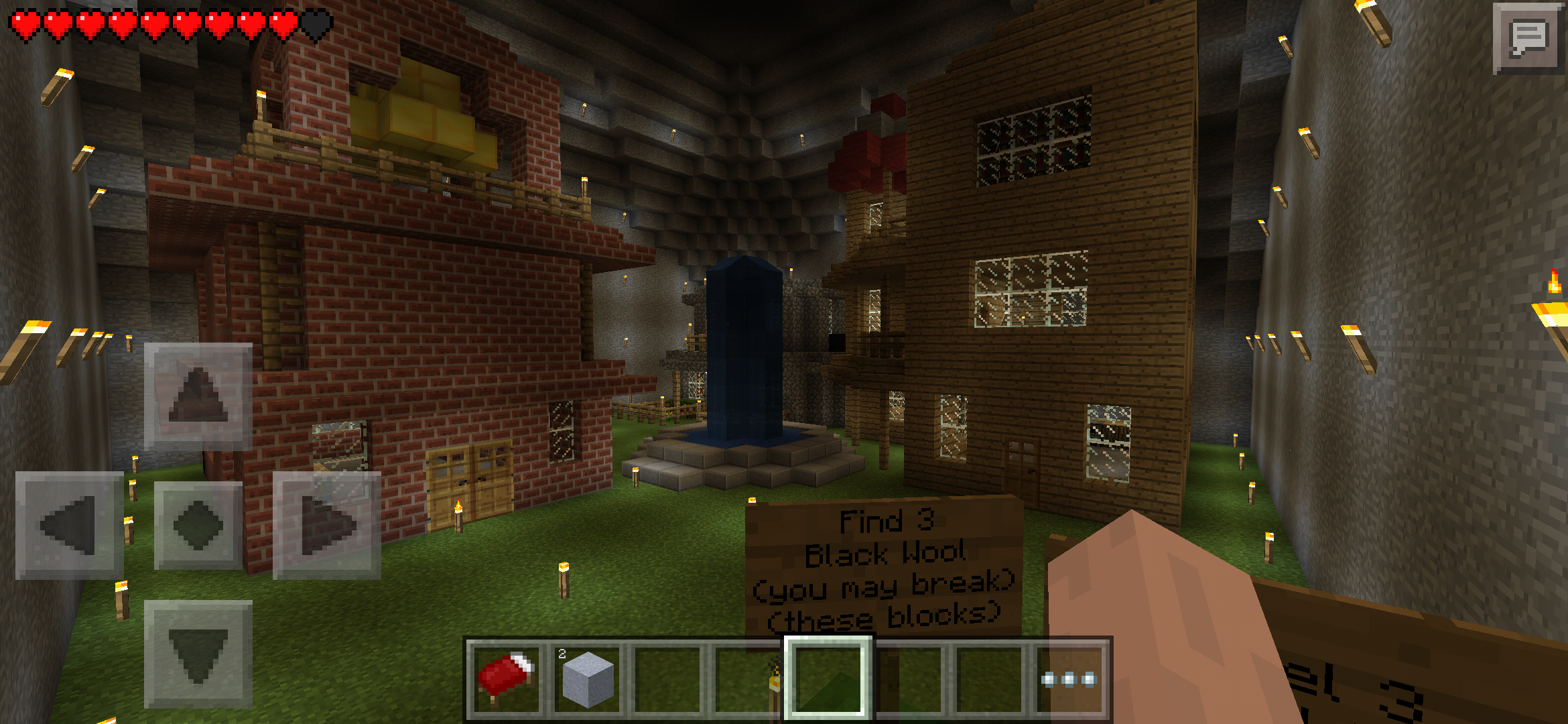Tap the center jump diamond button
The height and width of the screenshot is (724, 1568).
pos(198,525)
